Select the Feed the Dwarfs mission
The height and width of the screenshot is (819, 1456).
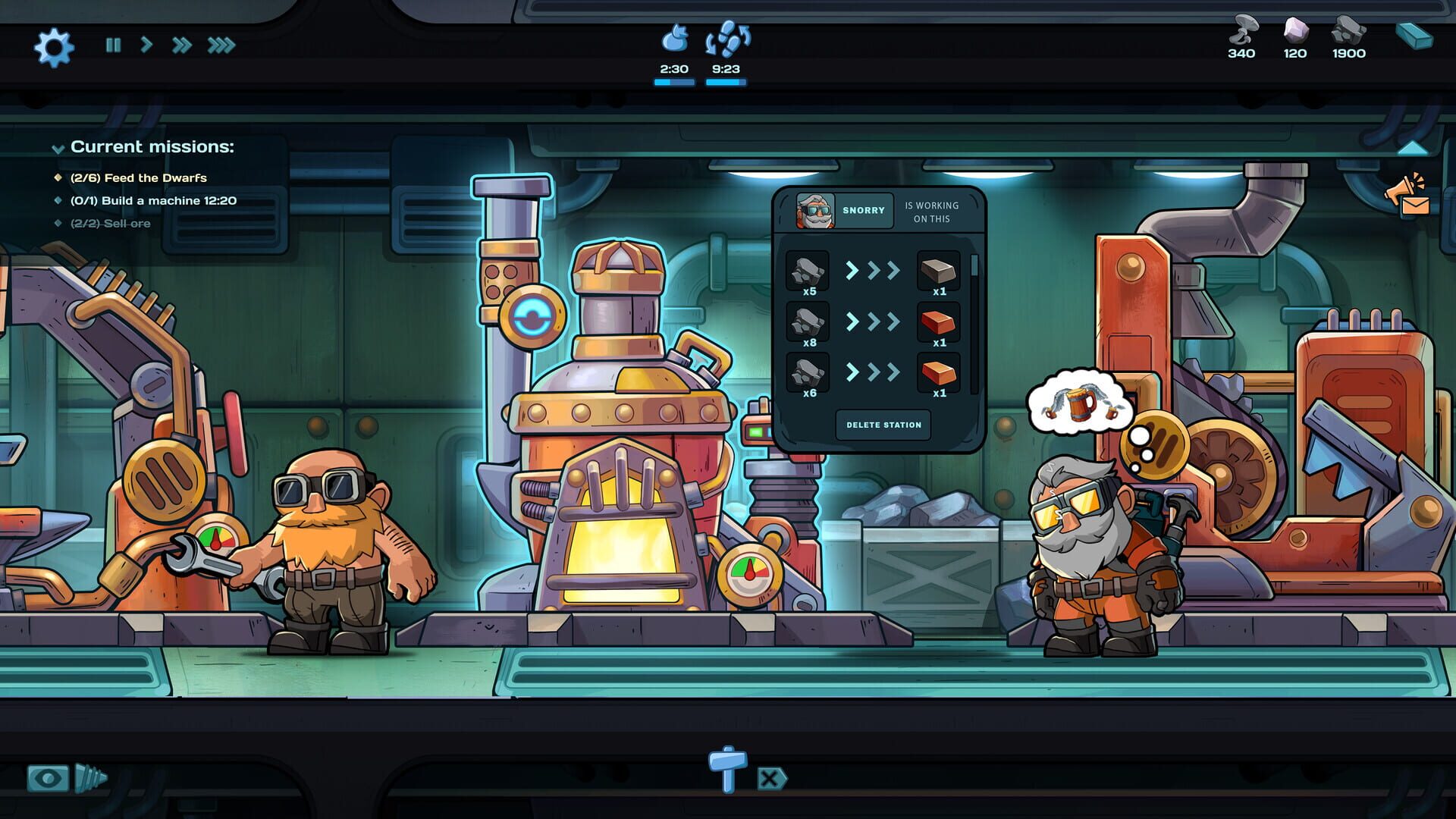click(x=141, y=178)
